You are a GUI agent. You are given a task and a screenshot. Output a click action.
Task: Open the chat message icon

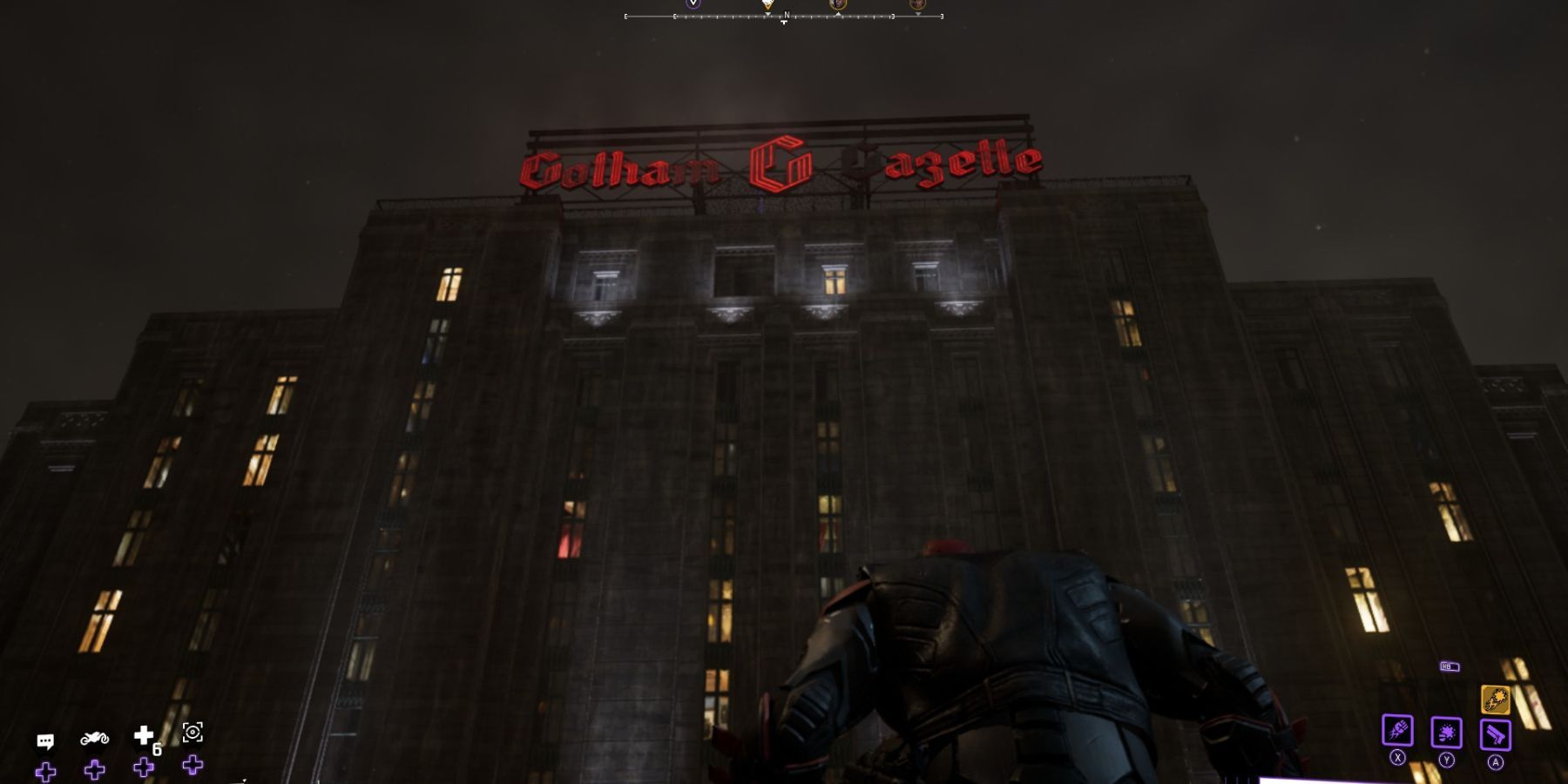(x=45, y=740)
